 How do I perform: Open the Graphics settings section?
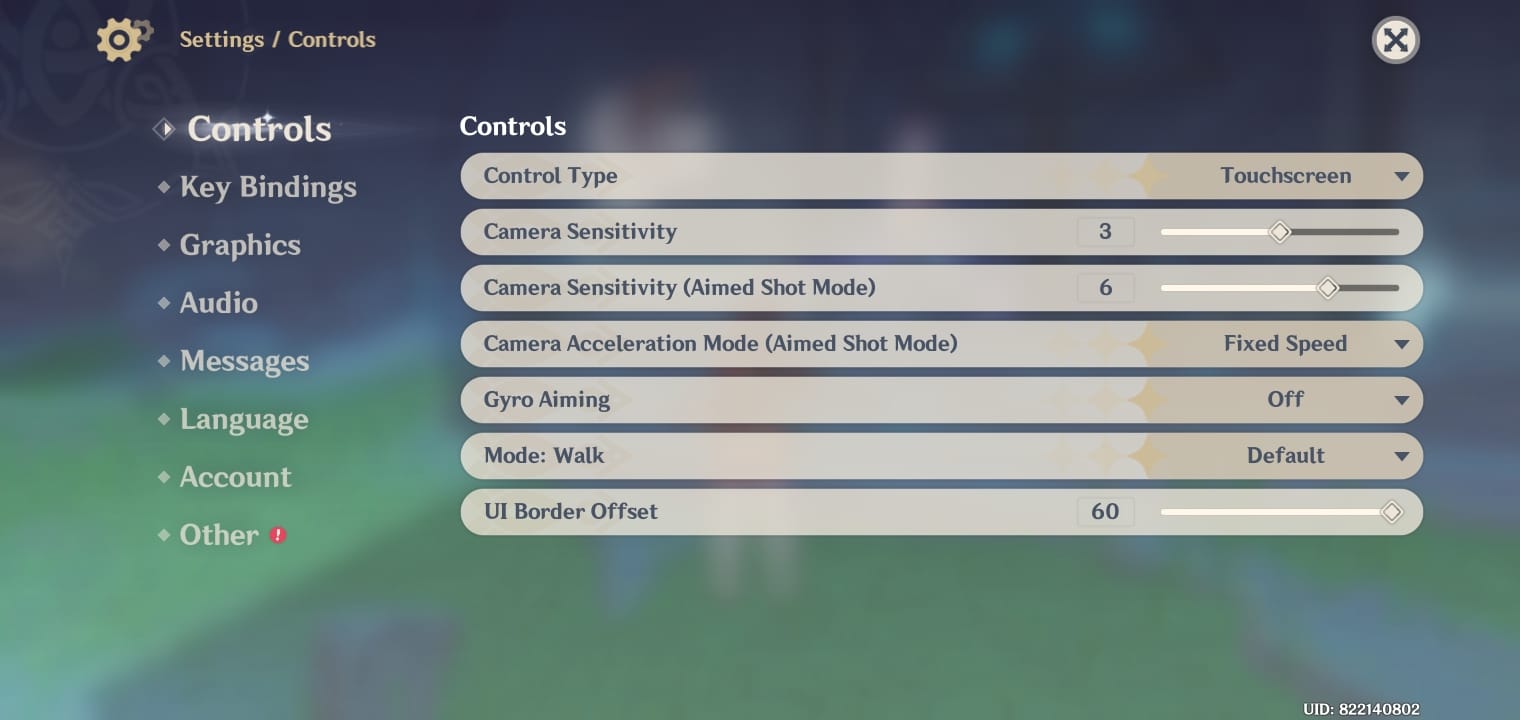tap(240, 244)
